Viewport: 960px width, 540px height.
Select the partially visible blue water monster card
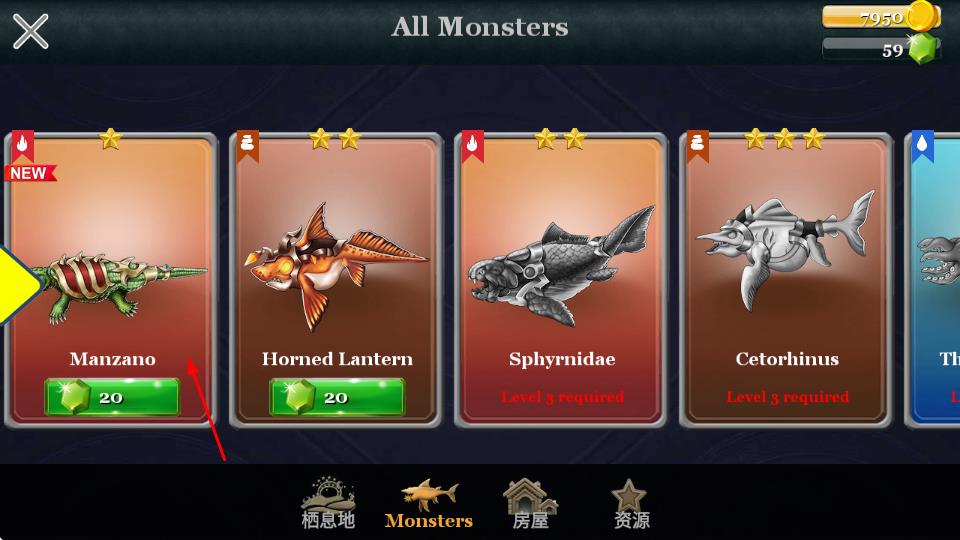tap(936, 280)
